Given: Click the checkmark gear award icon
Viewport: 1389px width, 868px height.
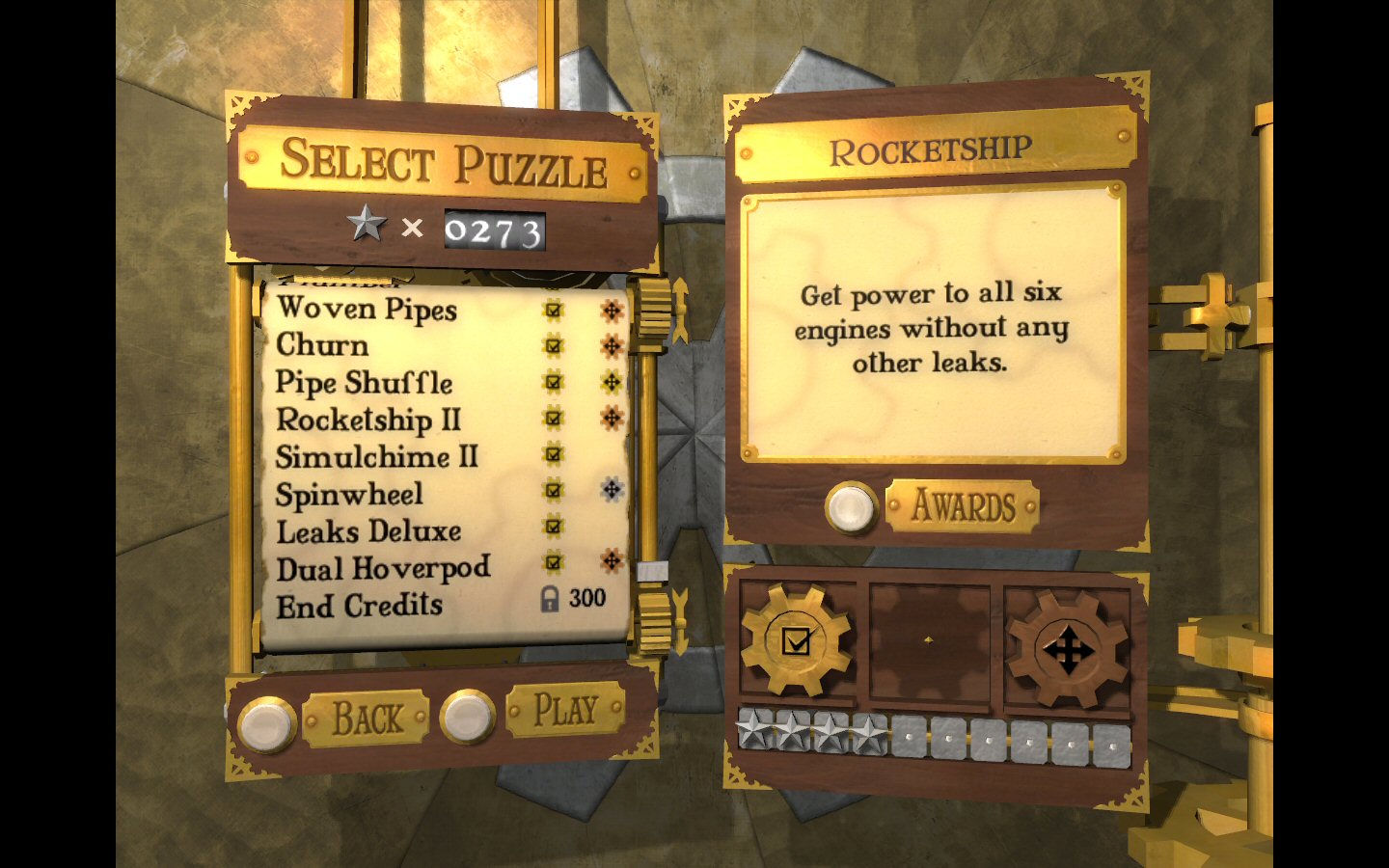Looking at the screenshot, I should 796,641.
